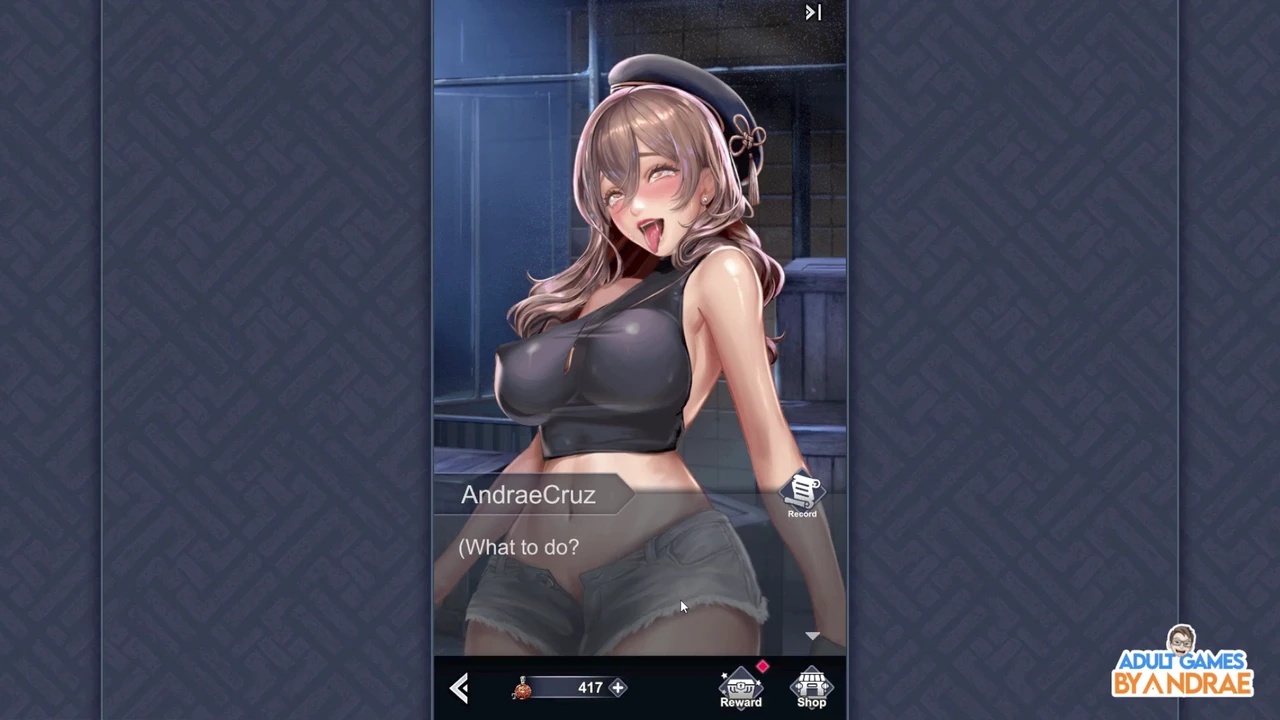
Task: Open the dialogue Record log
Action: tap(802, 496)
